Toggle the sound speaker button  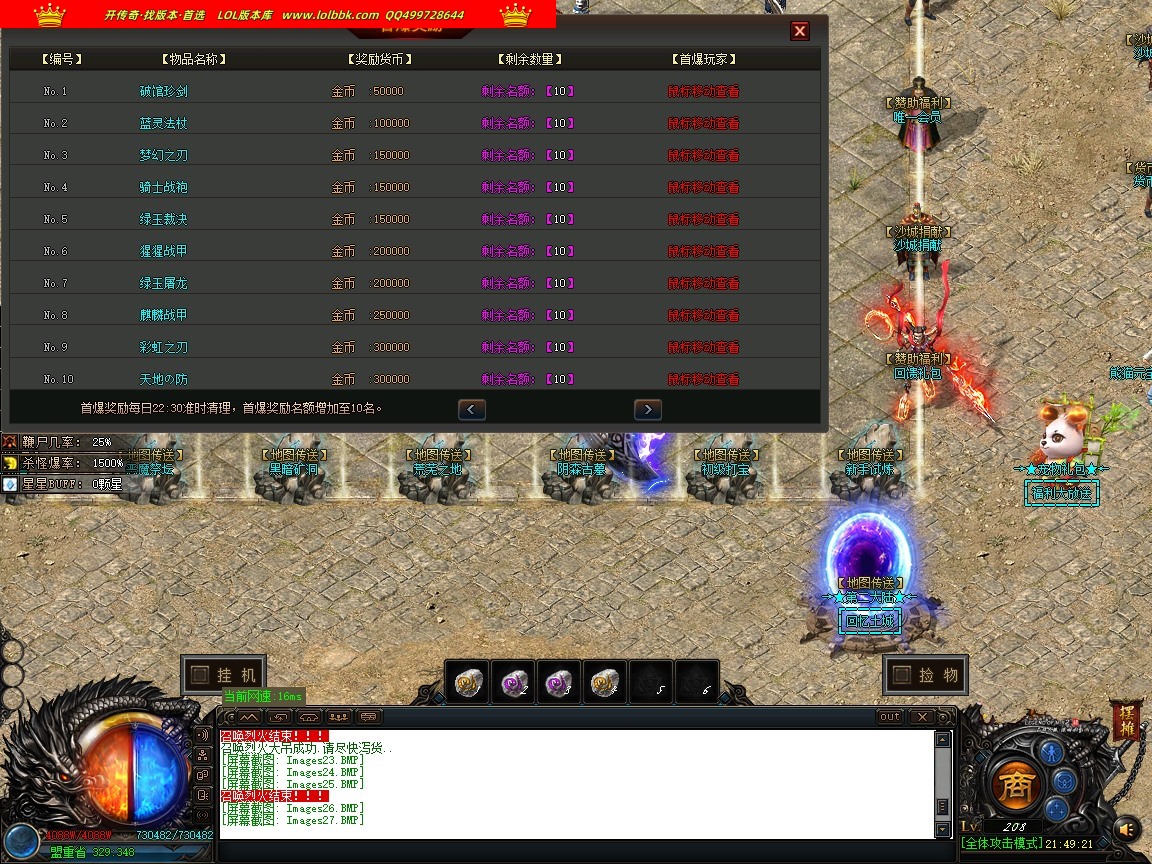click(1127, 828)
